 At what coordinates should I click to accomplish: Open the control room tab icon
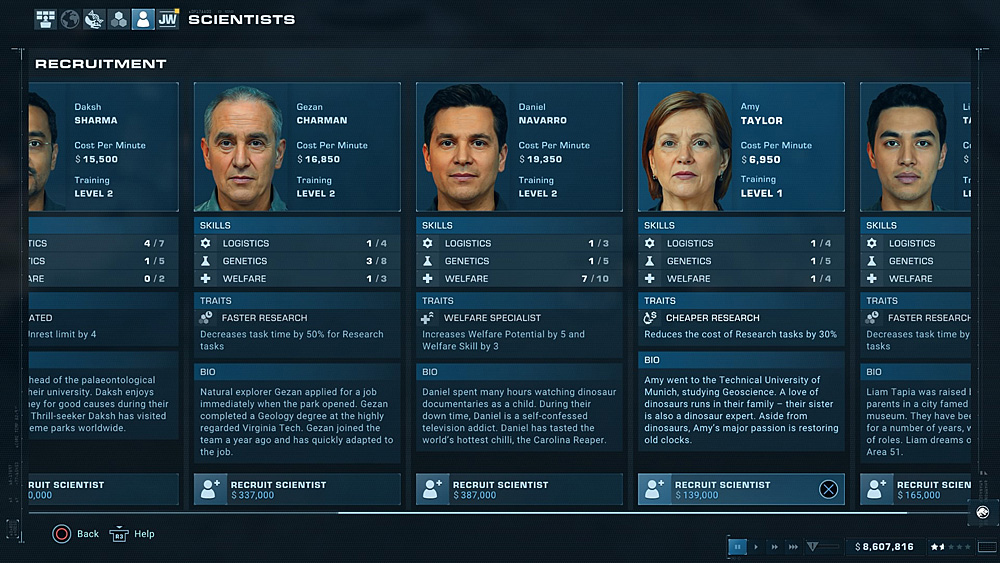point(46,19)
